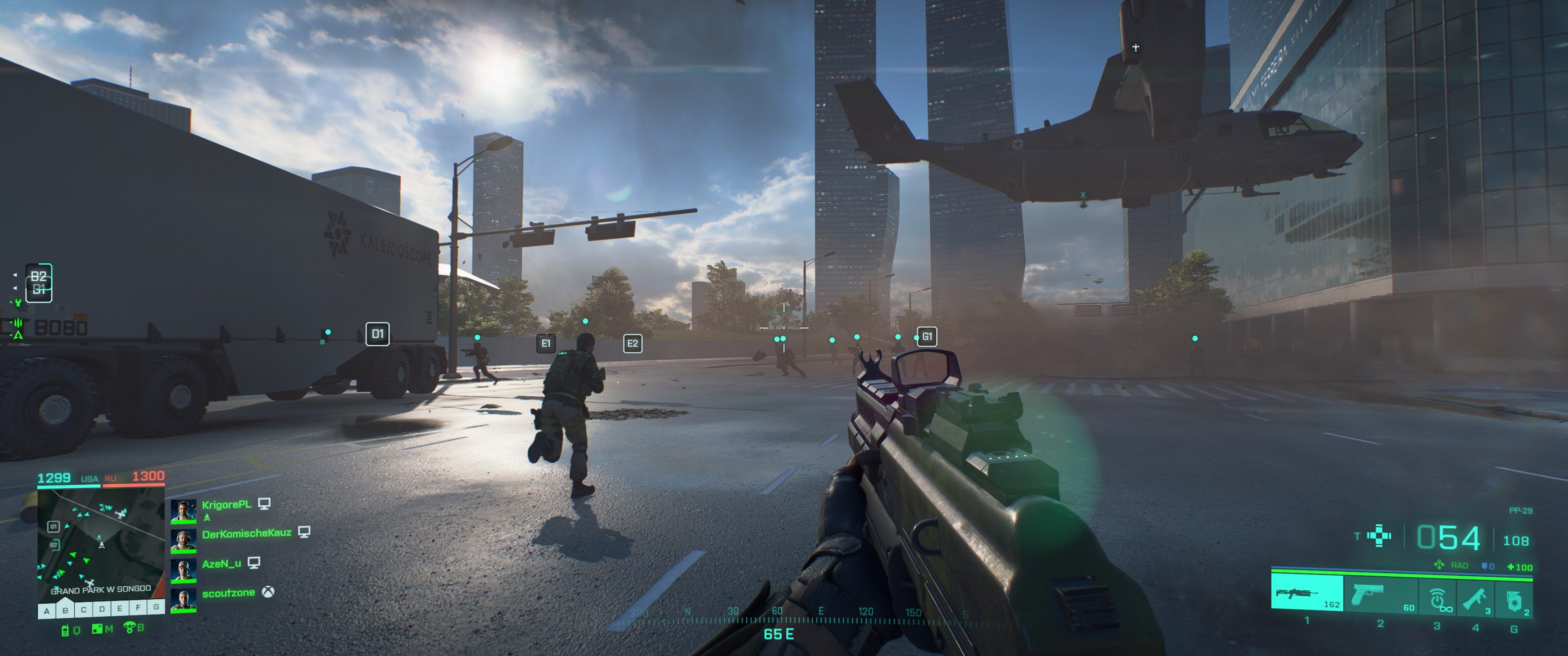Screen dimensions: 1568x656
Task: Click the E1 objective marker
Action: 546,343
